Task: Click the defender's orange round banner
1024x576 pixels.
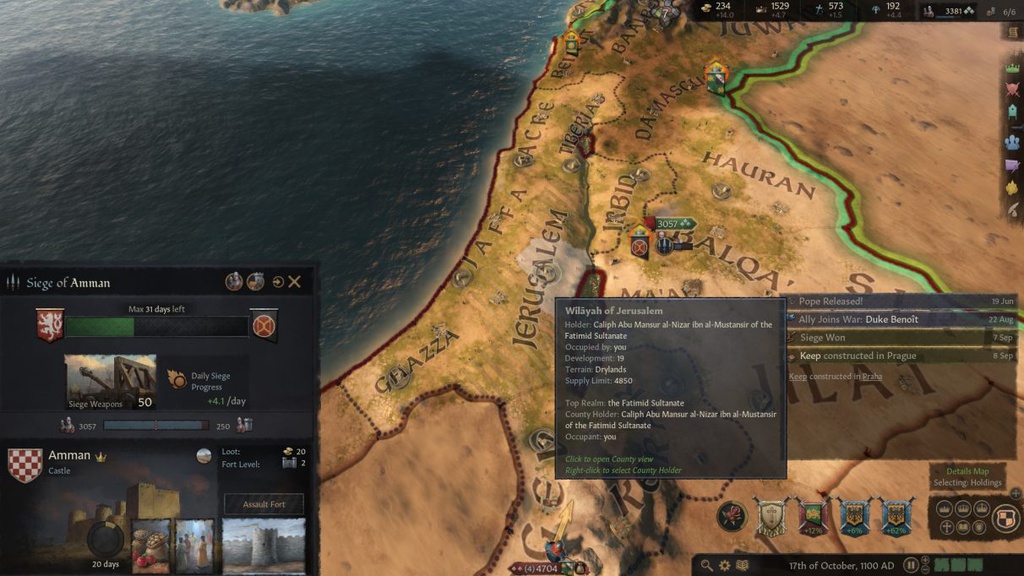Action: point(264,325)
